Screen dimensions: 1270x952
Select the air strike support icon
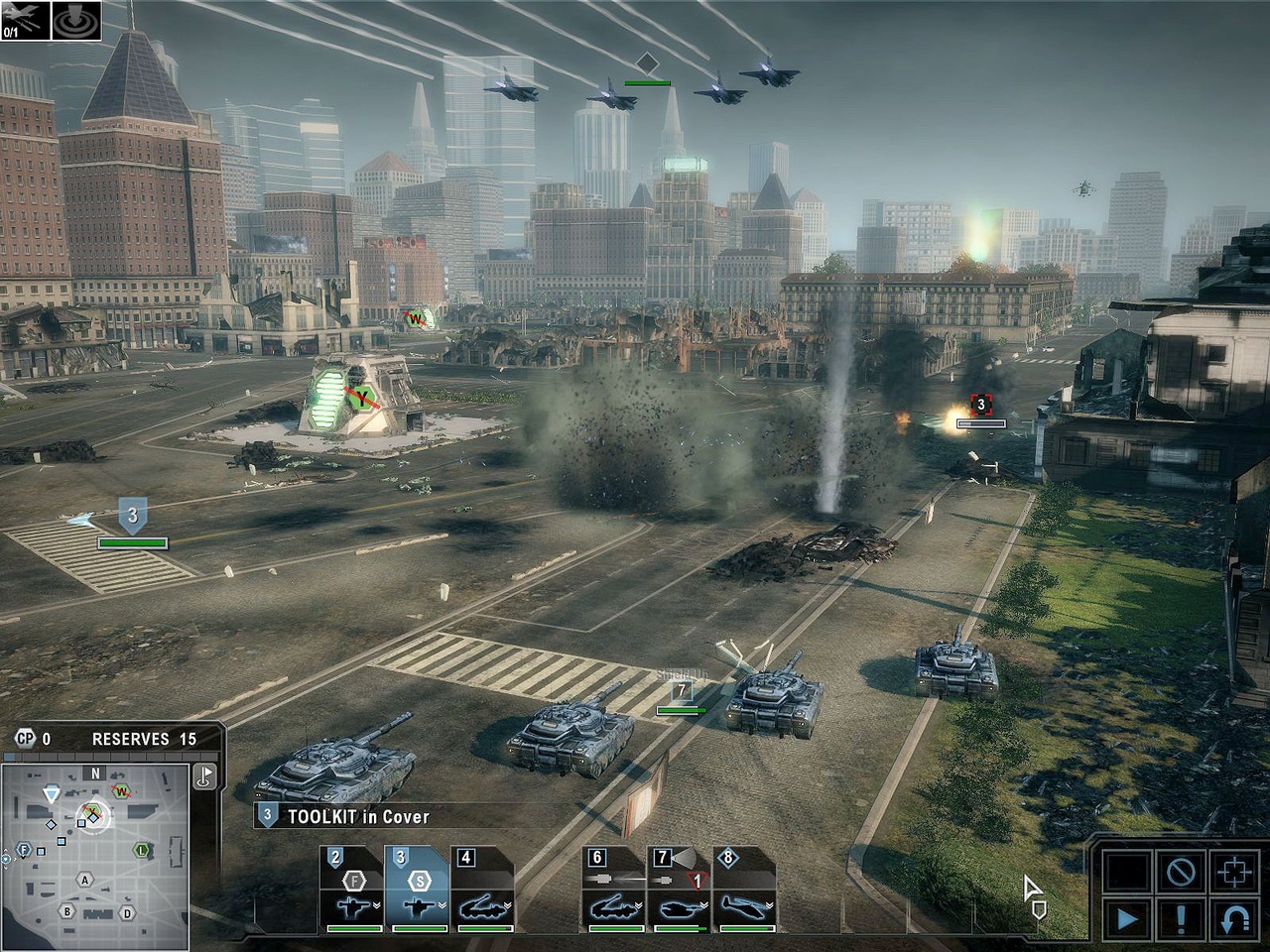(x=23, y=19)
